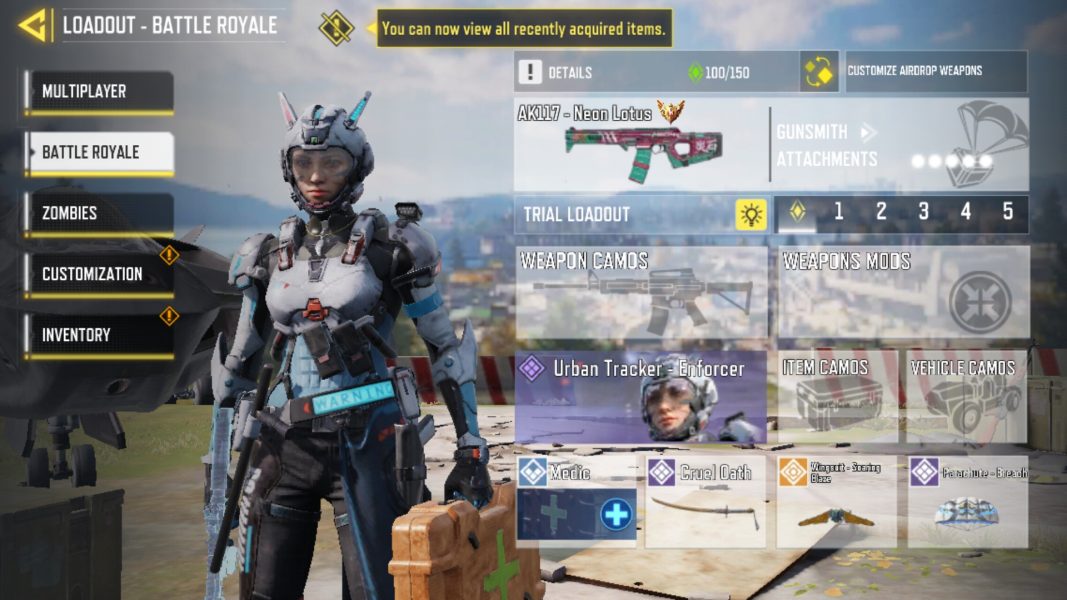
Task: Go back using the yellow arrow
Action: click(34, 25)
